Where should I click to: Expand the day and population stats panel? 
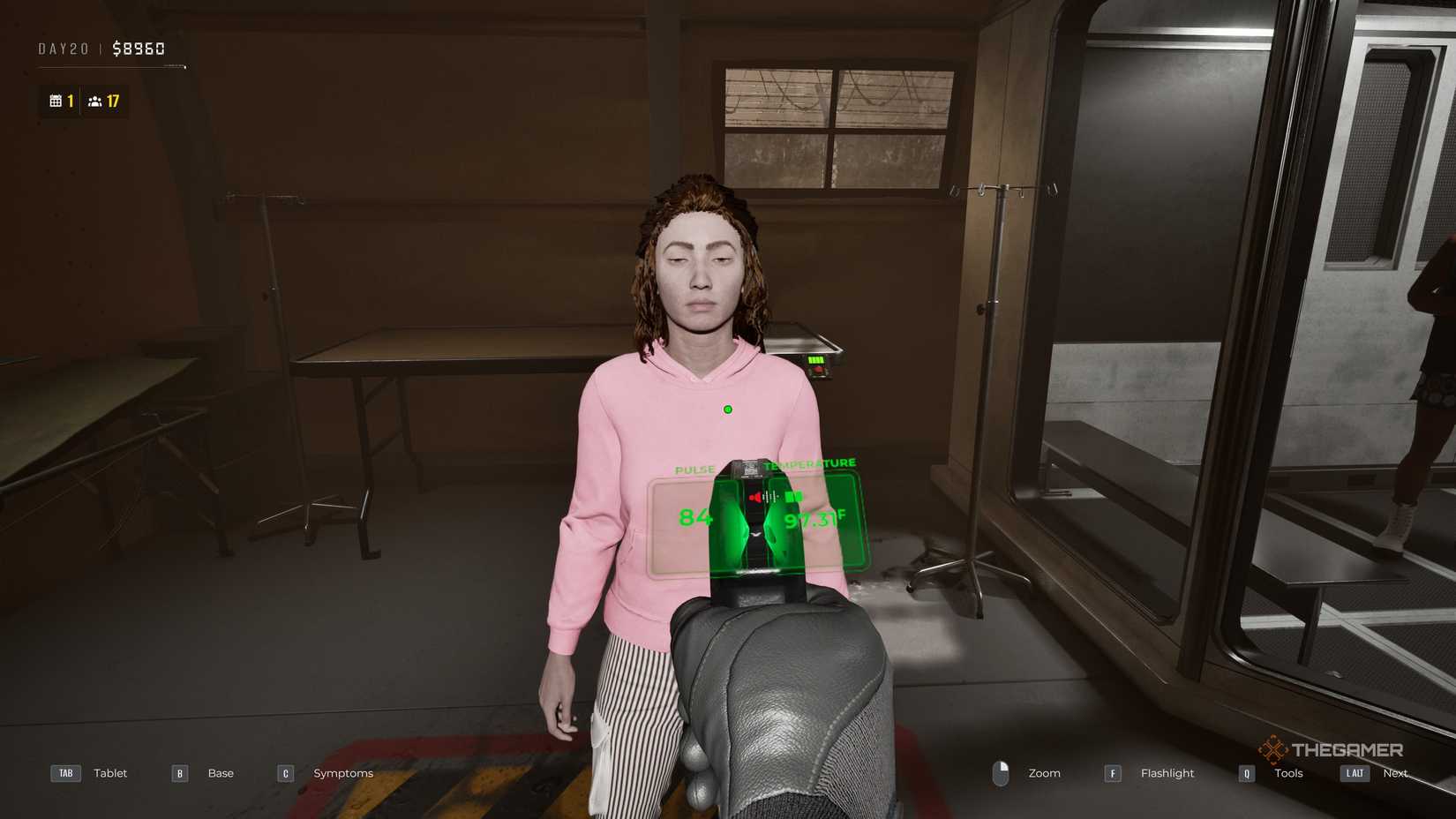click(84, 101)
